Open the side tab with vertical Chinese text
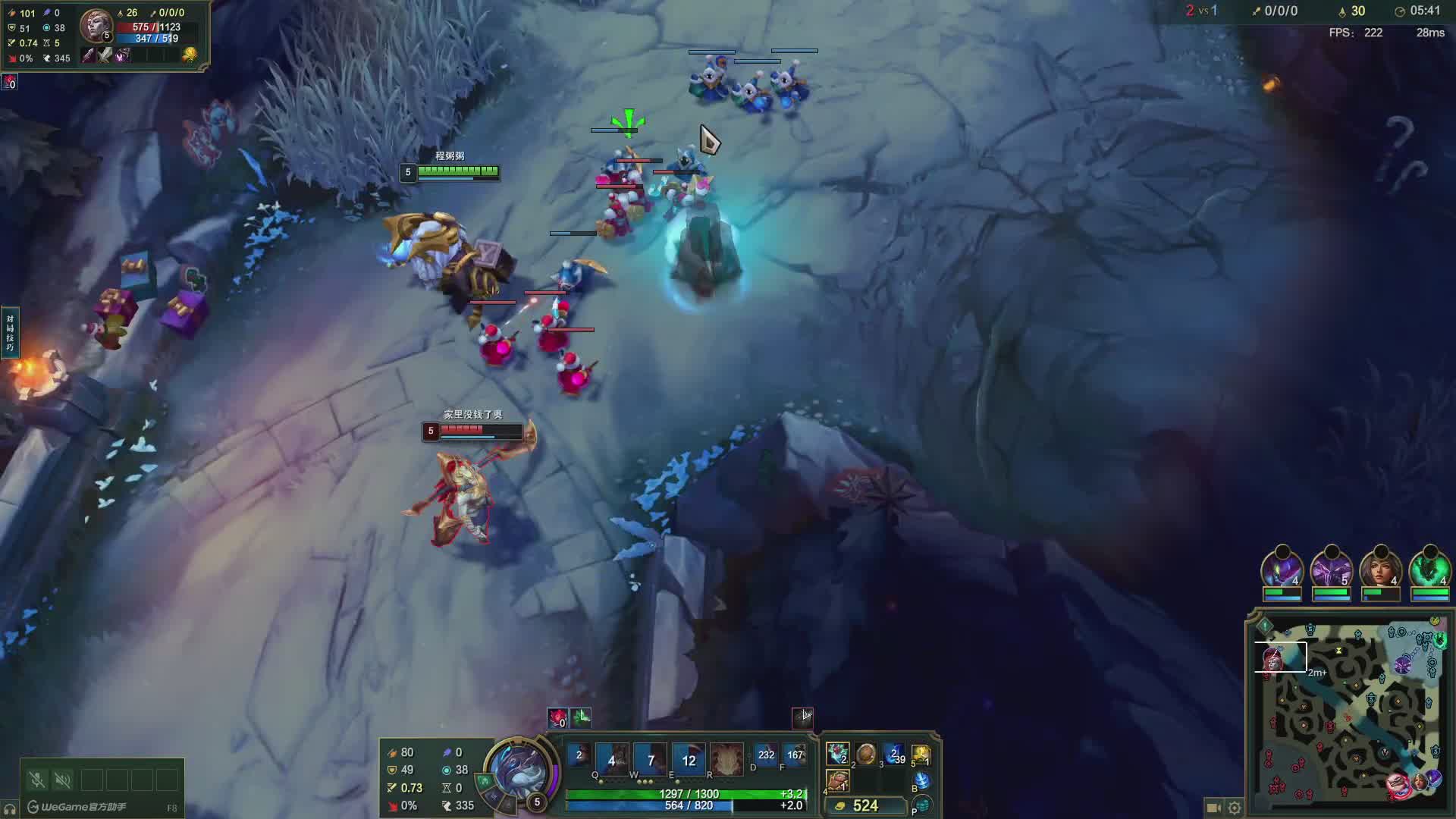The height and width of the screenshot is (819, 1456). pos(10,332)
